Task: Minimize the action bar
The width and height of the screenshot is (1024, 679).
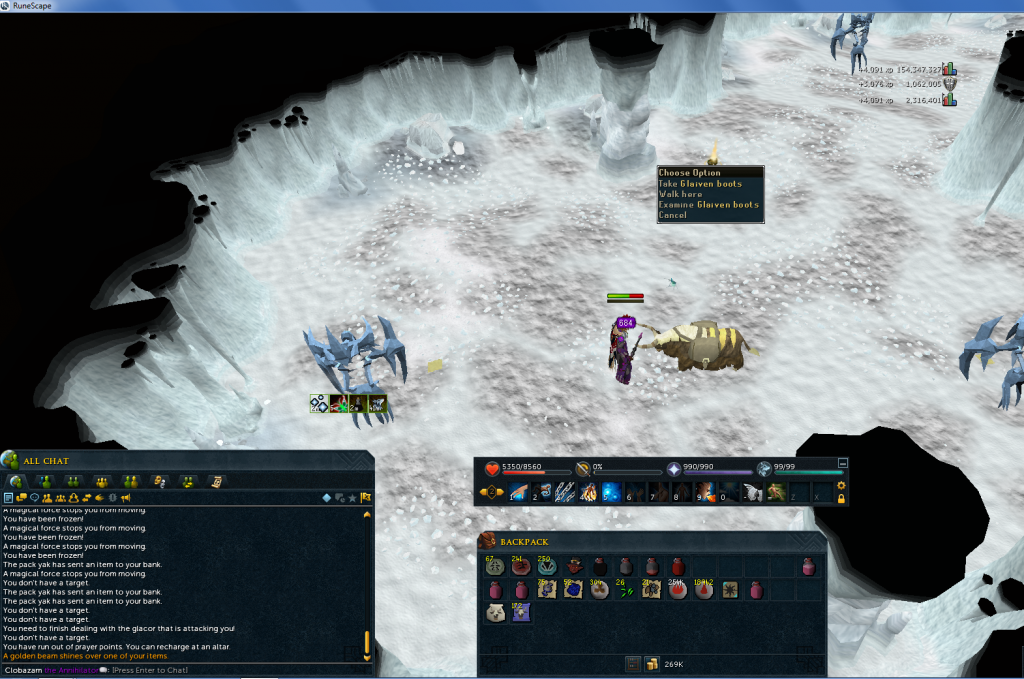Action: [x=842, y=463]
